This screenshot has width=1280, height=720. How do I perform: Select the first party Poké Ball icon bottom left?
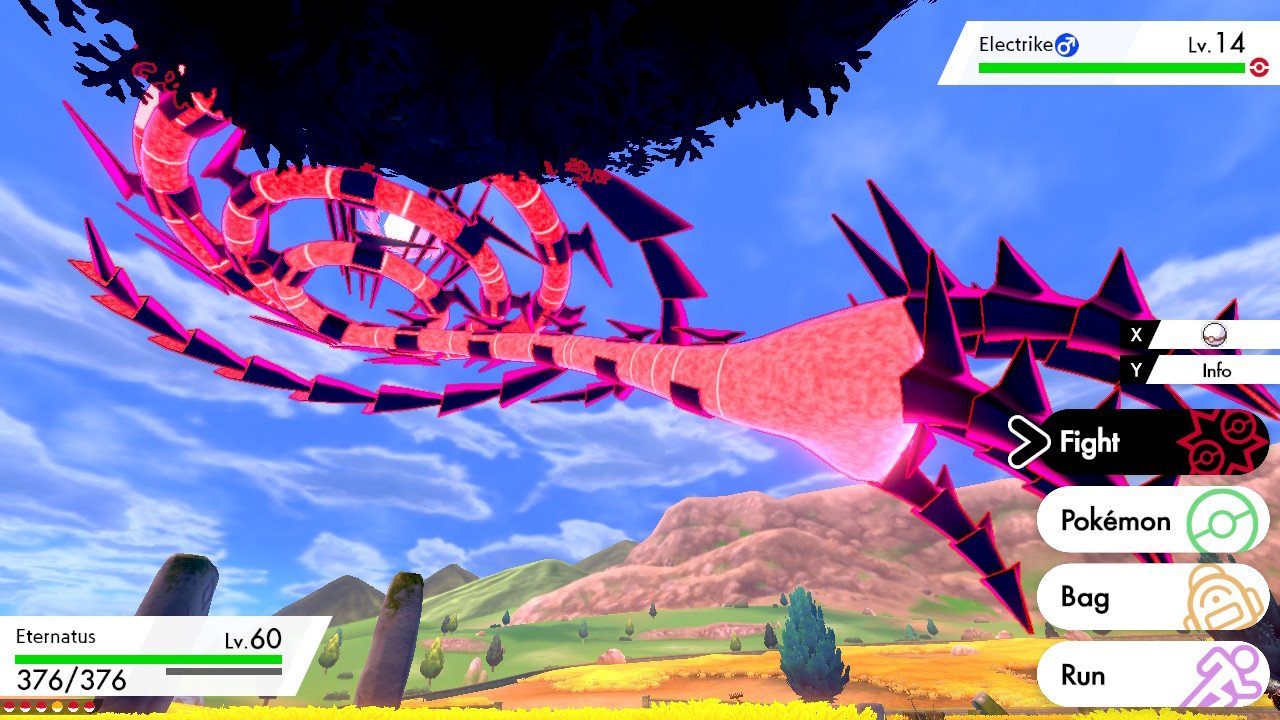tap(9, 706)
